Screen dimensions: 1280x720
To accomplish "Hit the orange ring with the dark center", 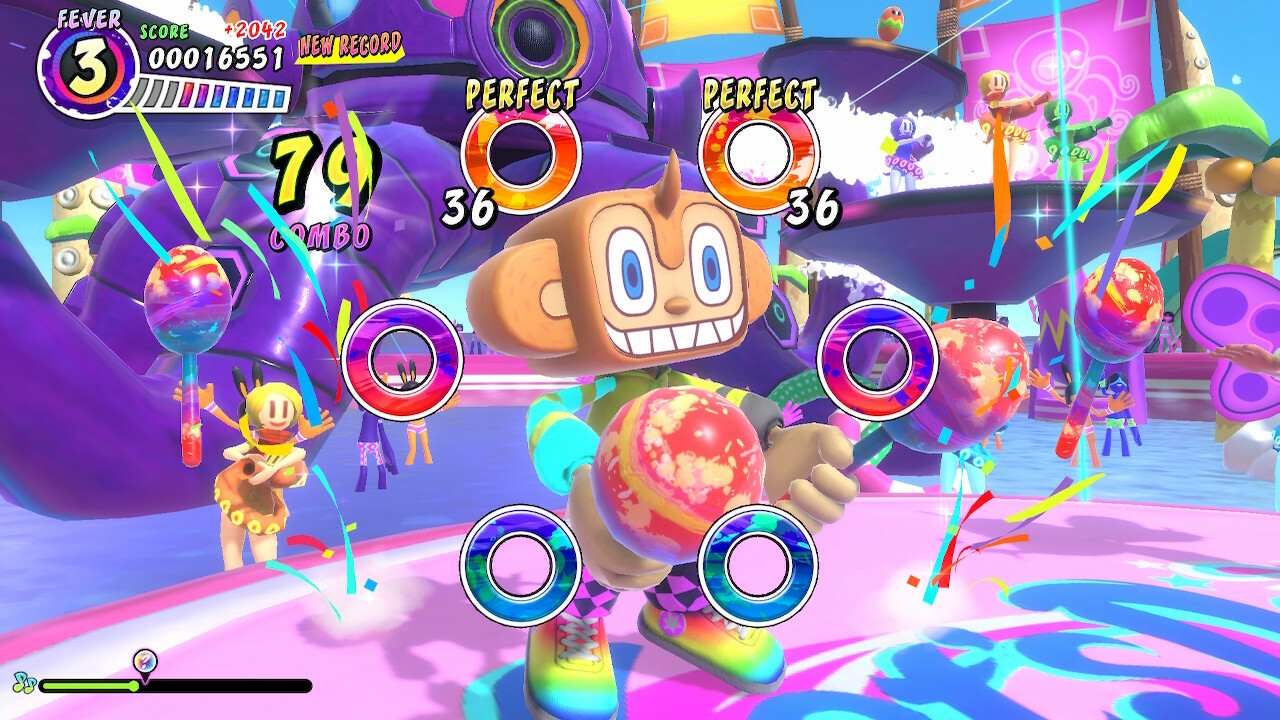I will click(x=520, y=155).
